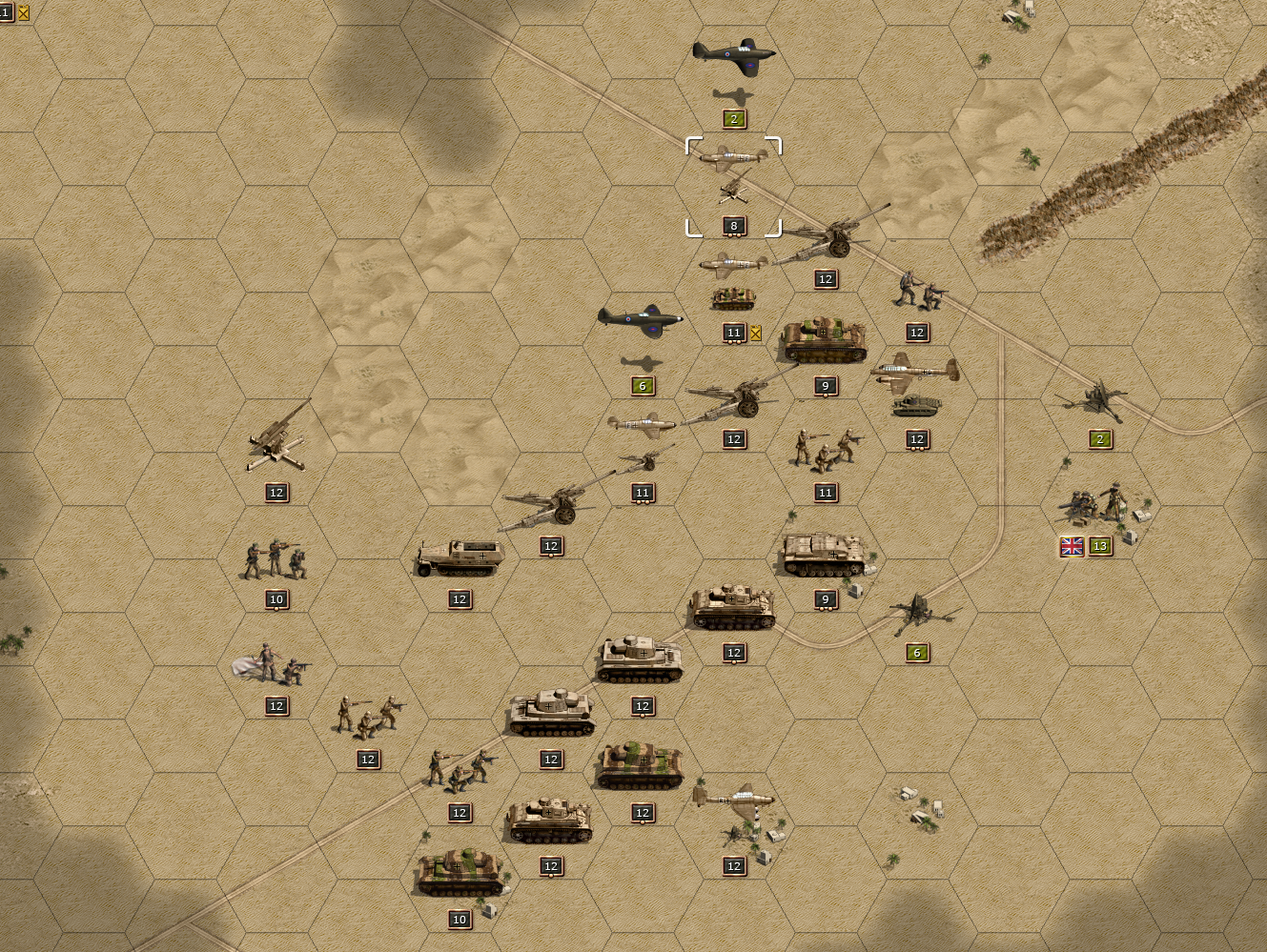Select the dark RAF fighter with strength 2

click(x=733, y=55)
